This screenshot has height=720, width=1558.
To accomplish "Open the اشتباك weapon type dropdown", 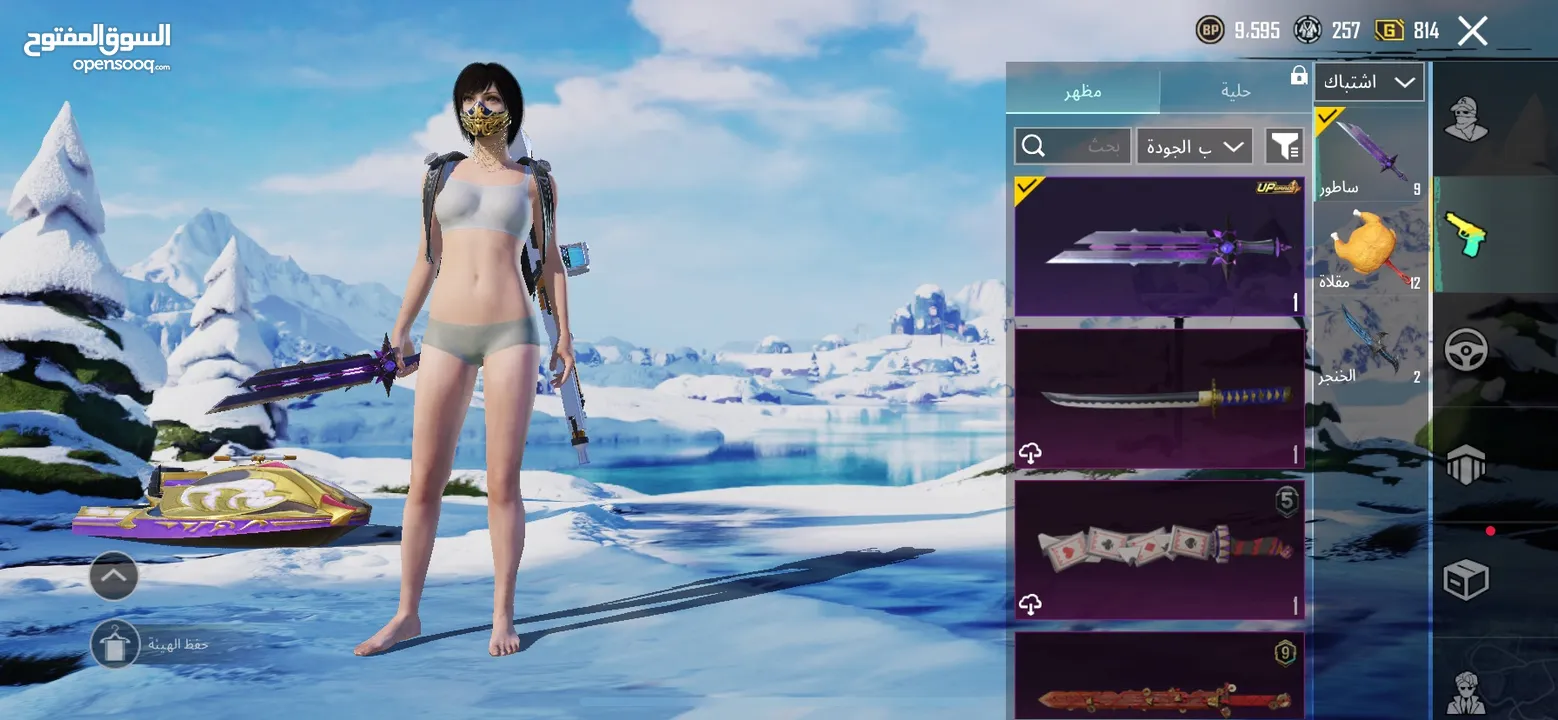I will [1369, 82].
